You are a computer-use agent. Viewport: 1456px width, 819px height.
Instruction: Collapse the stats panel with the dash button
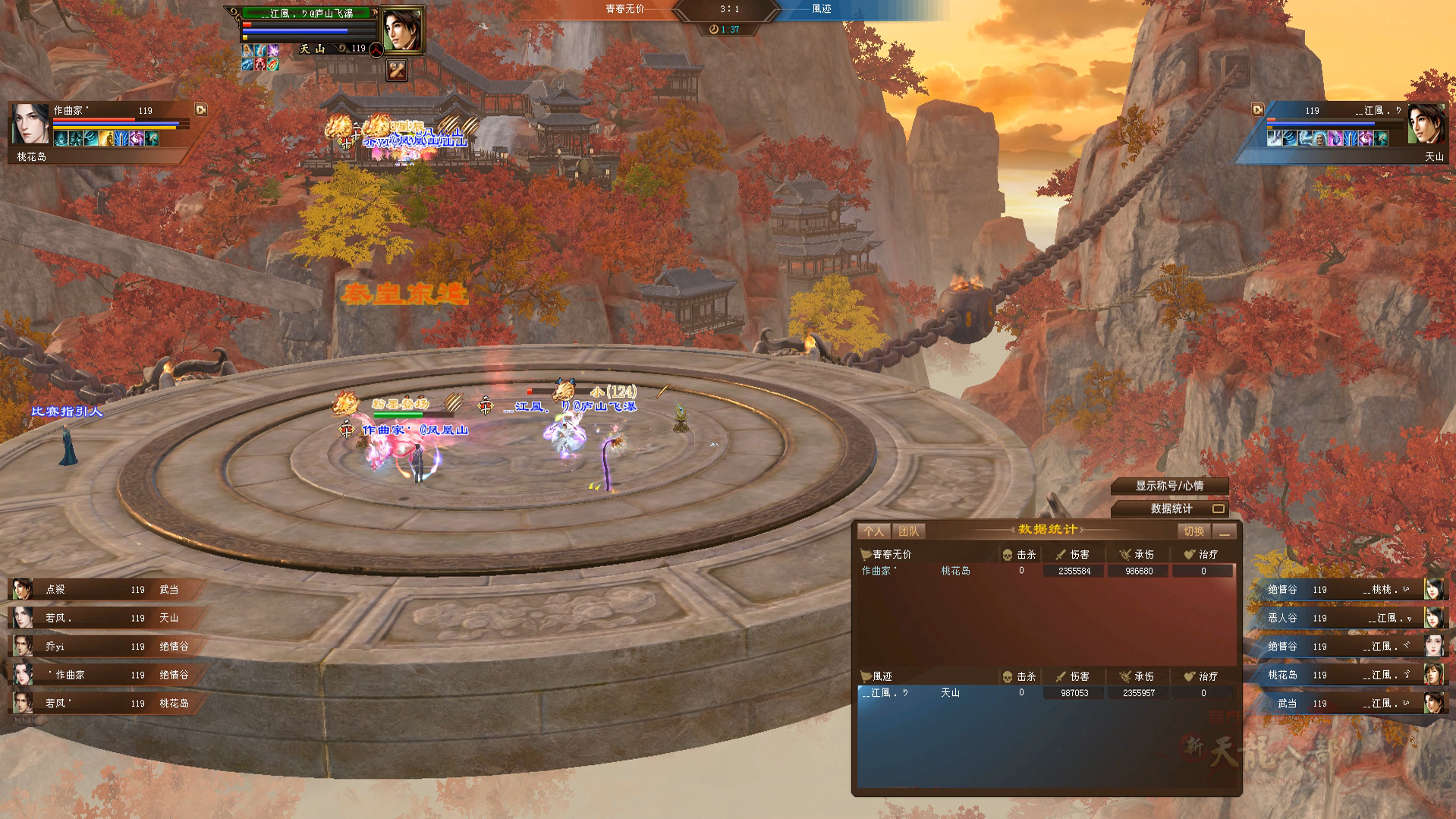pyautogui.click(x=1225, y=532)
